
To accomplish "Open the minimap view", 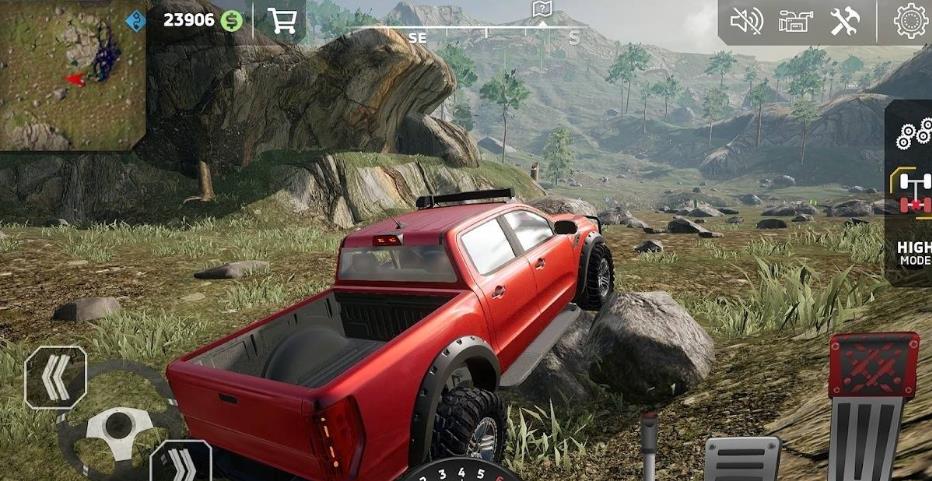I will click(x=72, y=74).
